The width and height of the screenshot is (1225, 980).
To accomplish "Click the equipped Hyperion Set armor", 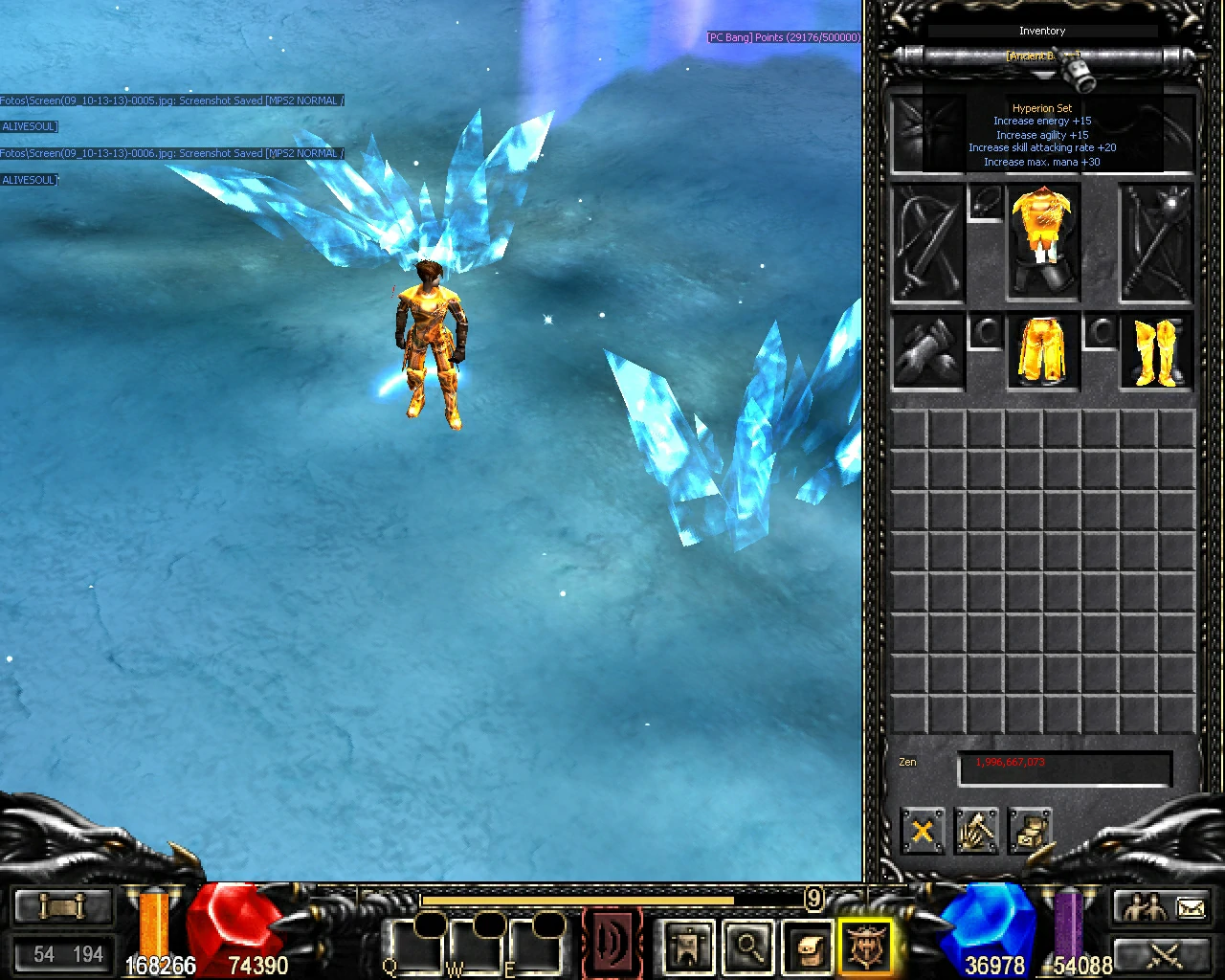I will click(1042, 239).
